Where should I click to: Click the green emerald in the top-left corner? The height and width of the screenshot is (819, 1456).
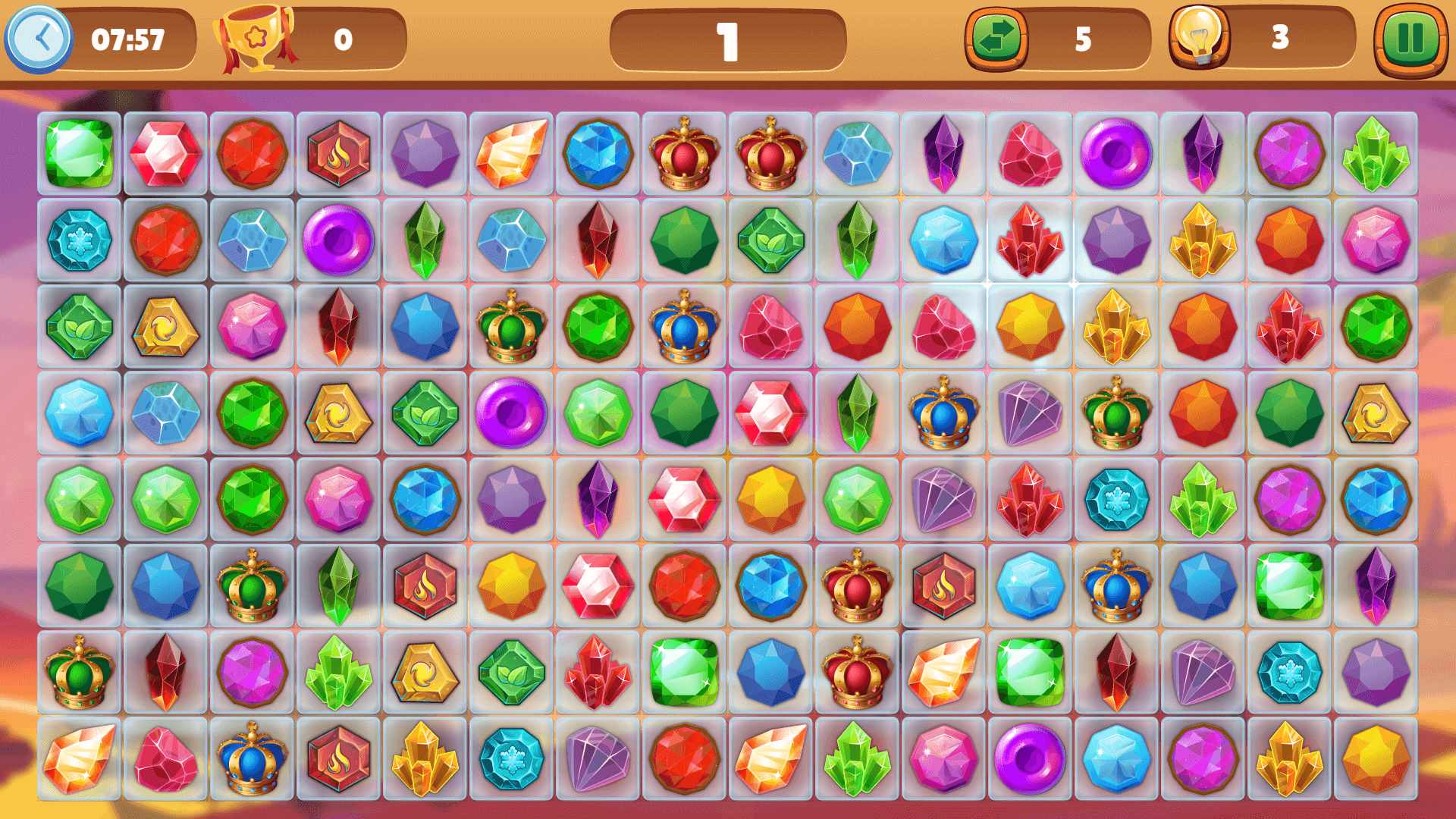point(79,153)
